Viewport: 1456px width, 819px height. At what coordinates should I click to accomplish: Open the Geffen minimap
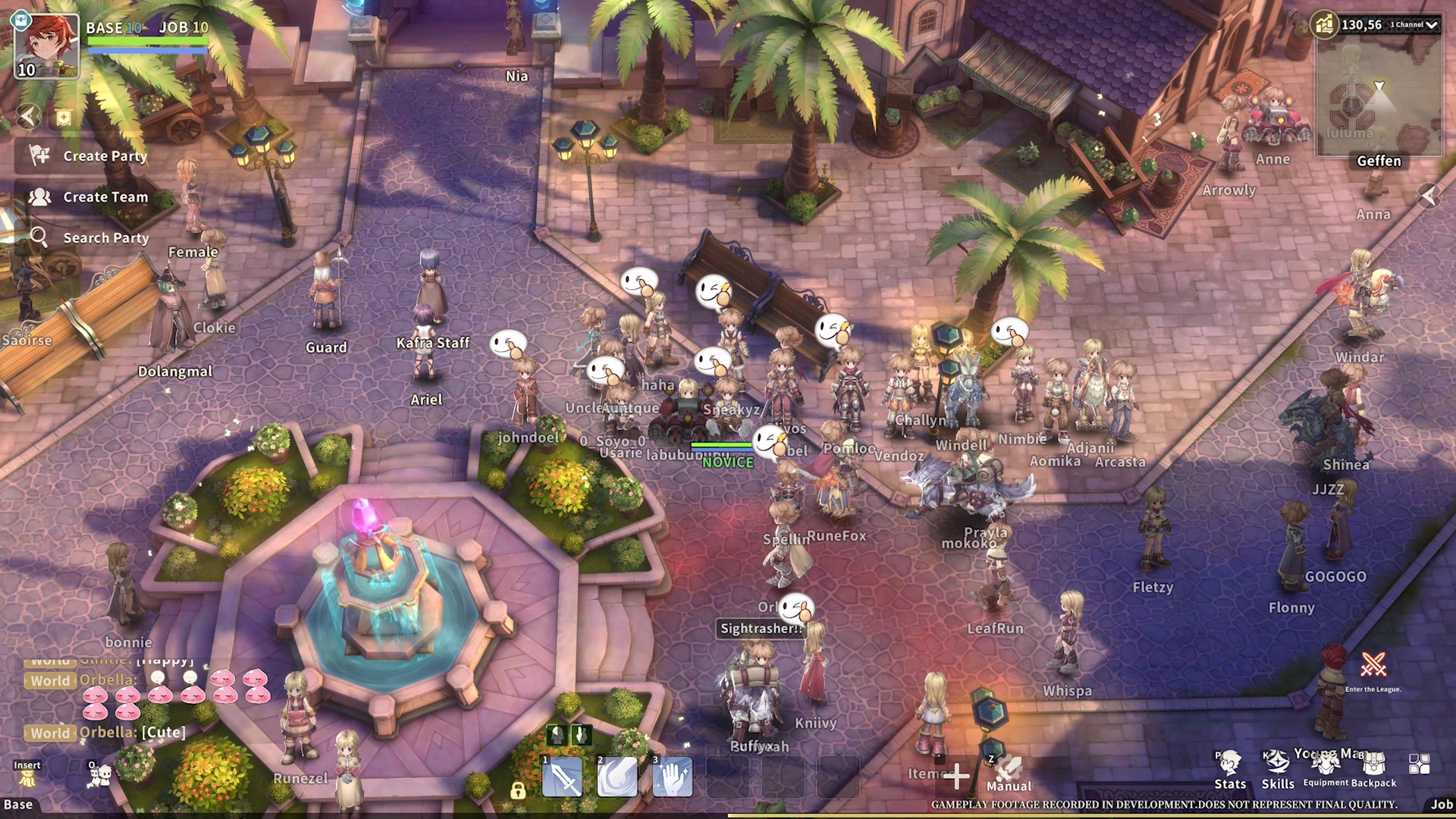pos(1378,99)
